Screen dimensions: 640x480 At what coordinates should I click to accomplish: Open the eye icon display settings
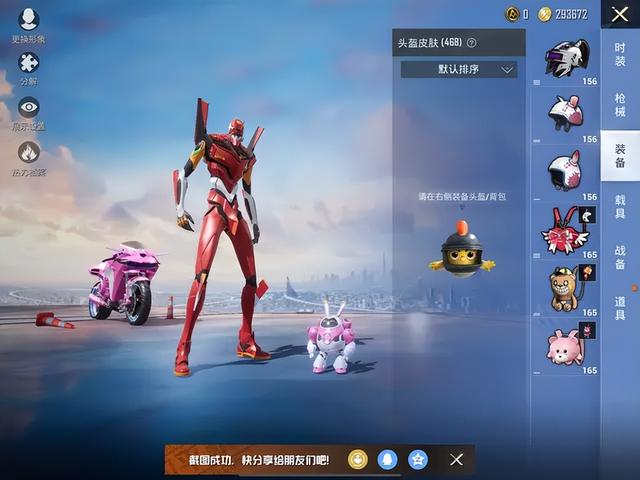[28, 110]
